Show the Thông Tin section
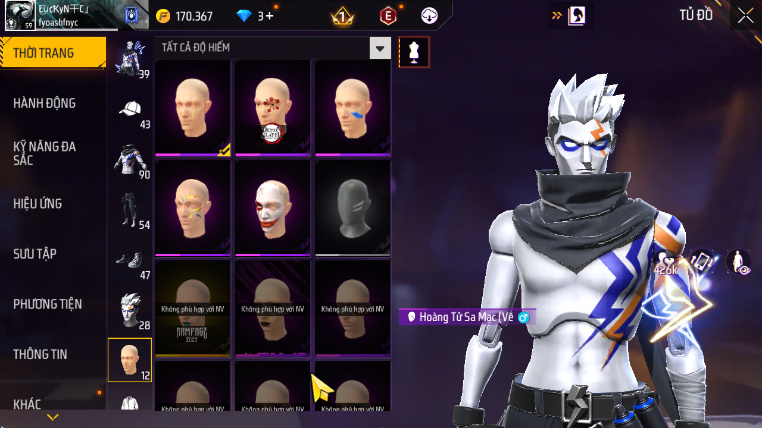Screen dimensions: 762x428 (40, 353)
